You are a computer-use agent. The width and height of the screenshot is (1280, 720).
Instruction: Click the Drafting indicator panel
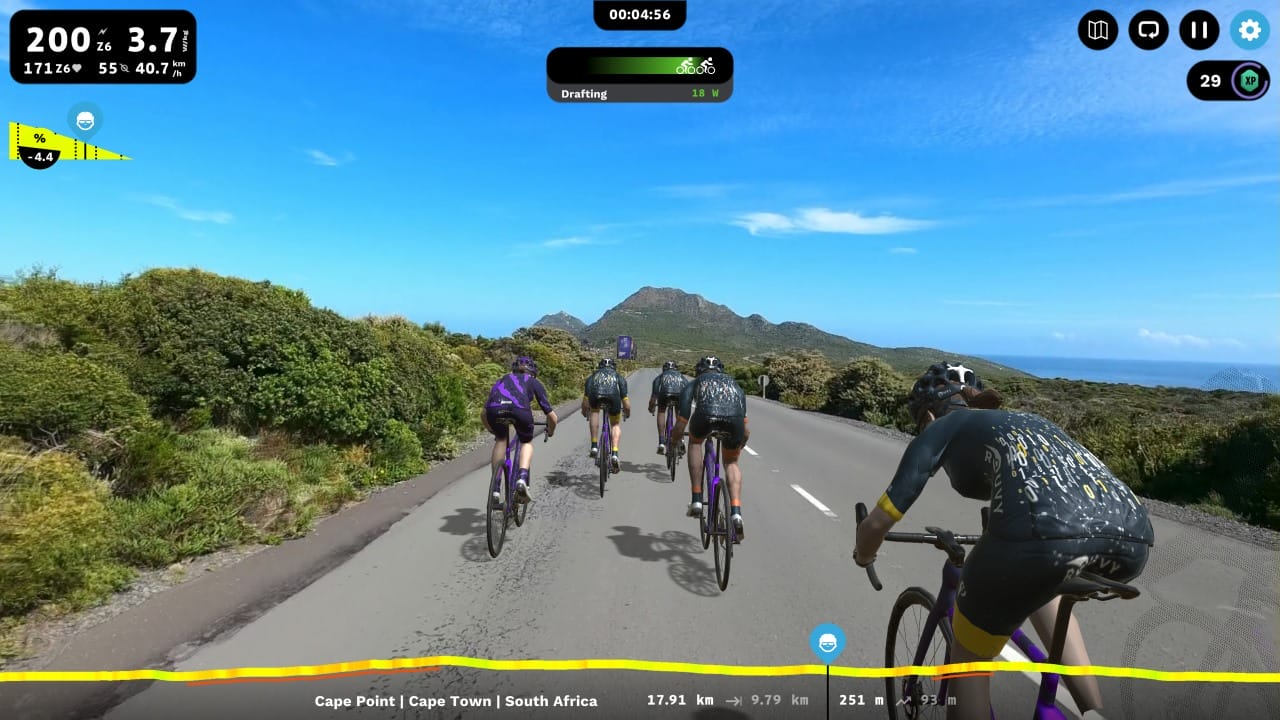click(639, 75)
